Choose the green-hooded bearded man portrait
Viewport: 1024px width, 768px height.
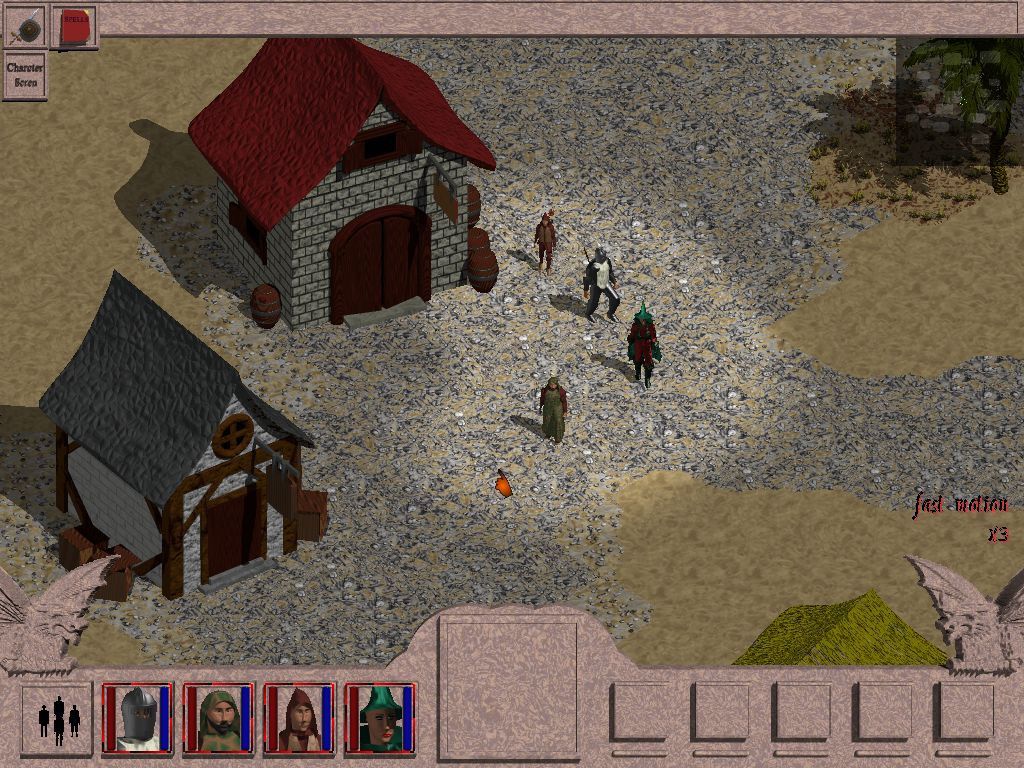[218, 717]
